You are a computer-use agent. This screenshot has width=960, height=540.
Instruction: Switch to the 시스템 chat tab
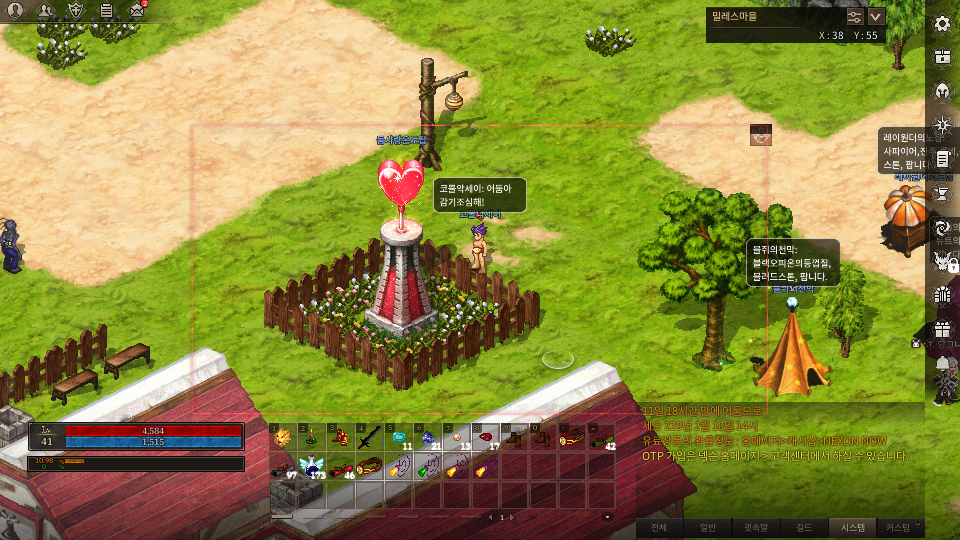pyautogui.click(x=852, y=528)
